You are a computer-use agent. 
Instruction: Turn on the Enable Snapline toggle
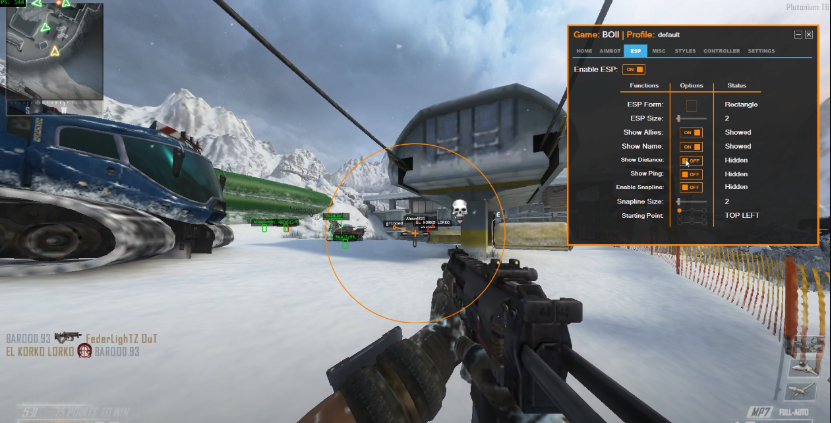point(691,187)
